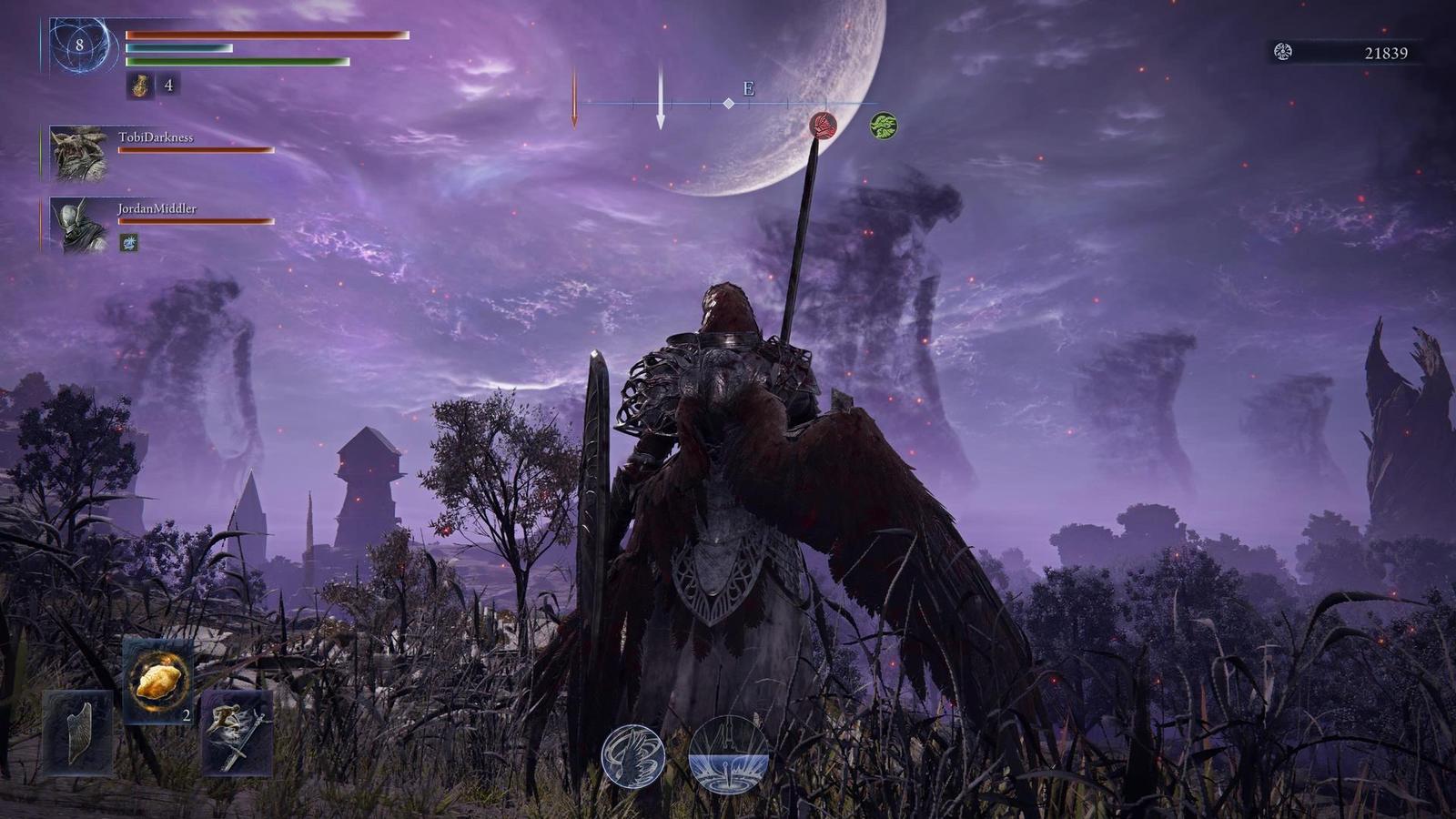
Task: Click JordanMiddler's blue buff effect icon
Action: point(127,243)
